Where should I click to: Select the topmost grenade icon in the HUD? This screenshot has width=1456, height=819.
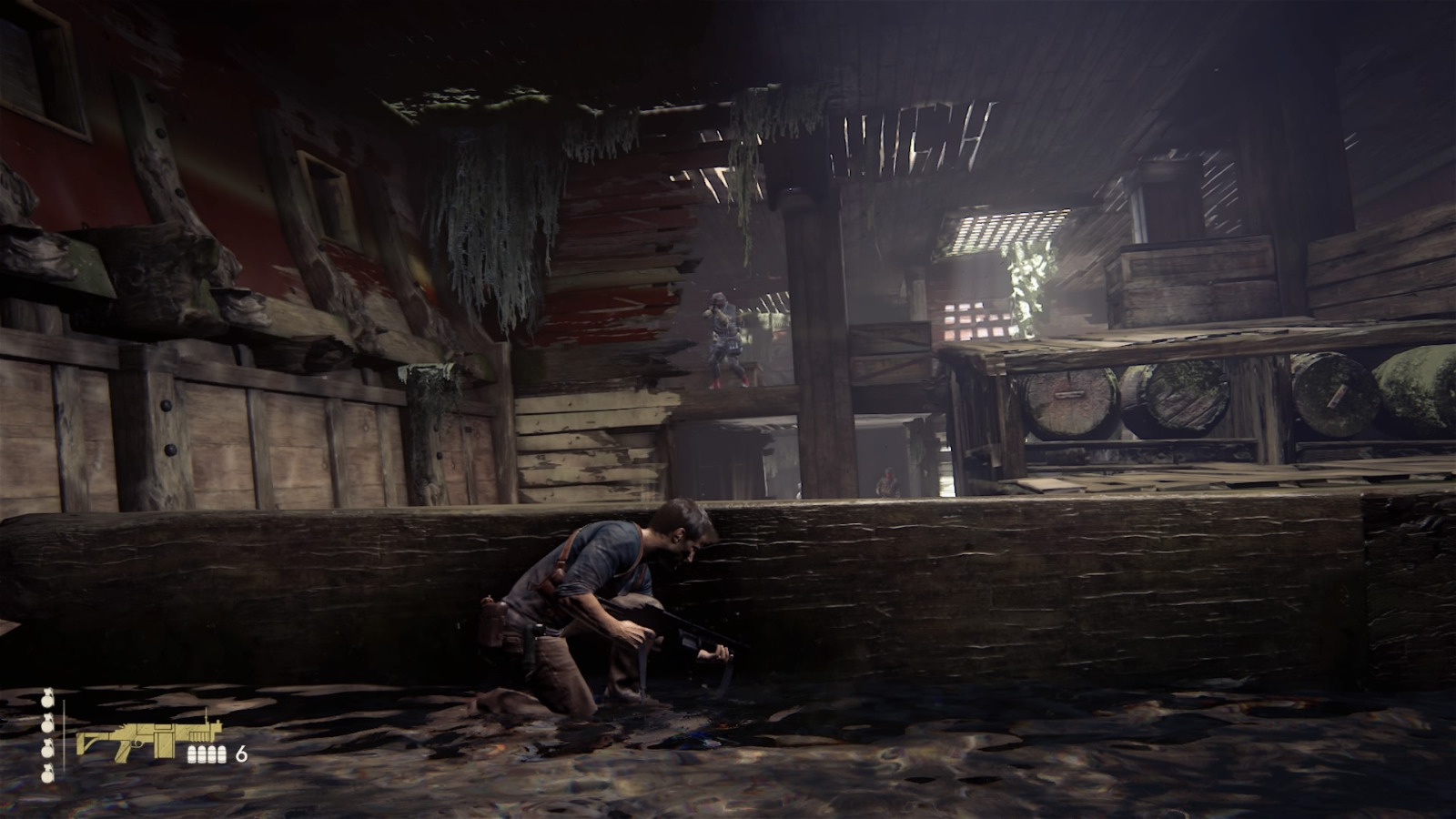[x=45, y=699]
